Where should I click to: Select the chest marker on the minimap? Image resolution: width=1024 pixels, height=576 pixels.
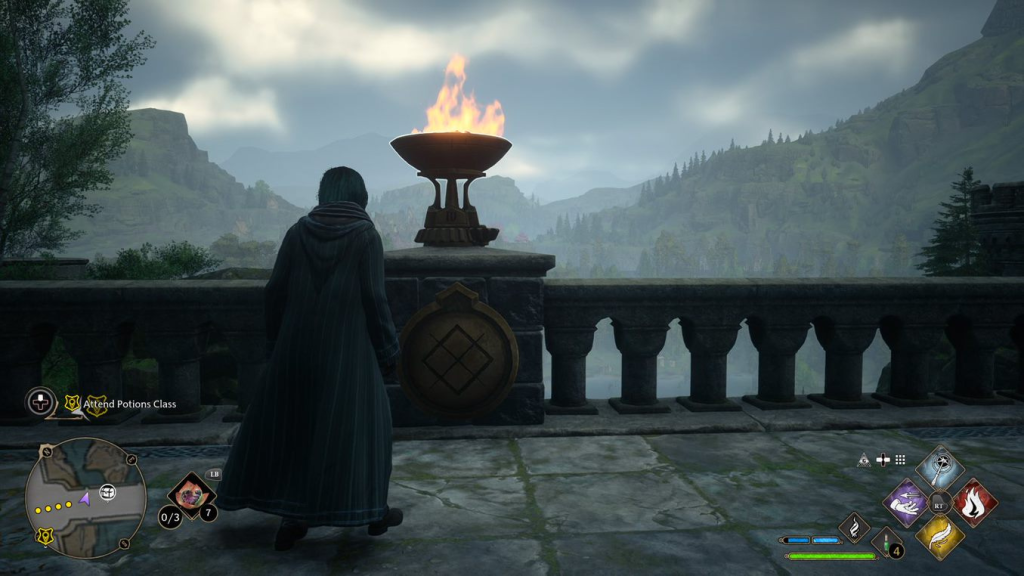click(x=107, y=492)
